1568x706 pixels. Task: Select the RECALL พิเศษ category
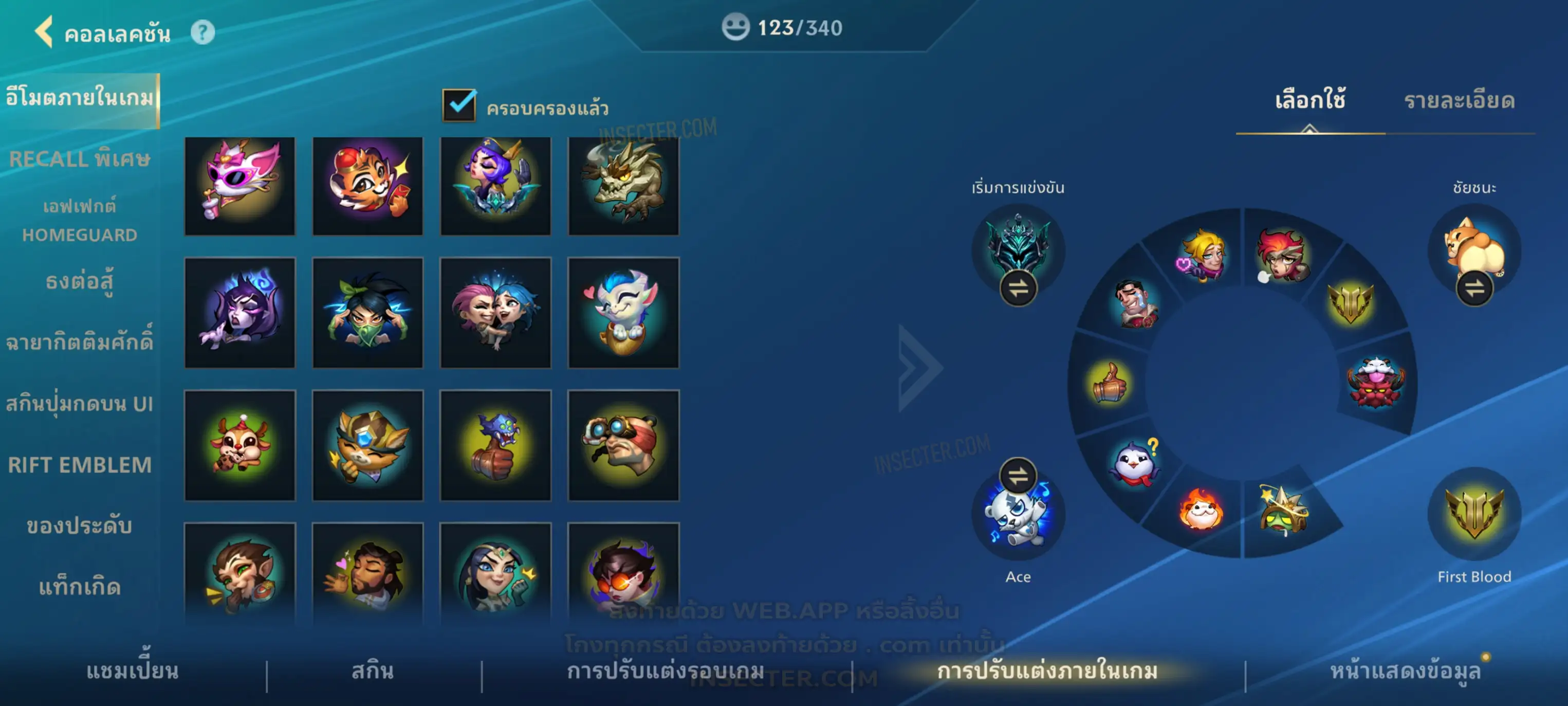point(80,159)
